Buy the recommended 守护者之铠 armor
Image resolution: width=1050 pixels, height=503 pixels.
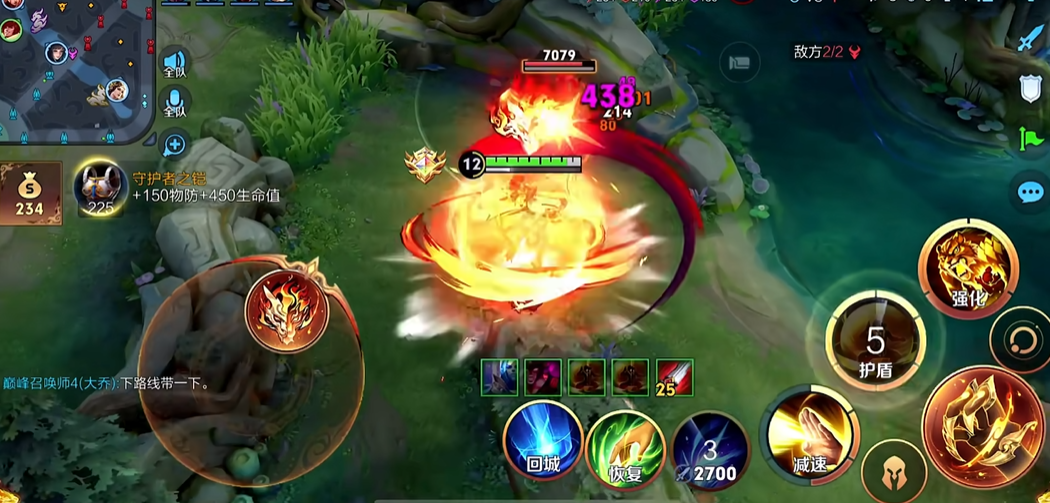(x=100, y=187)
